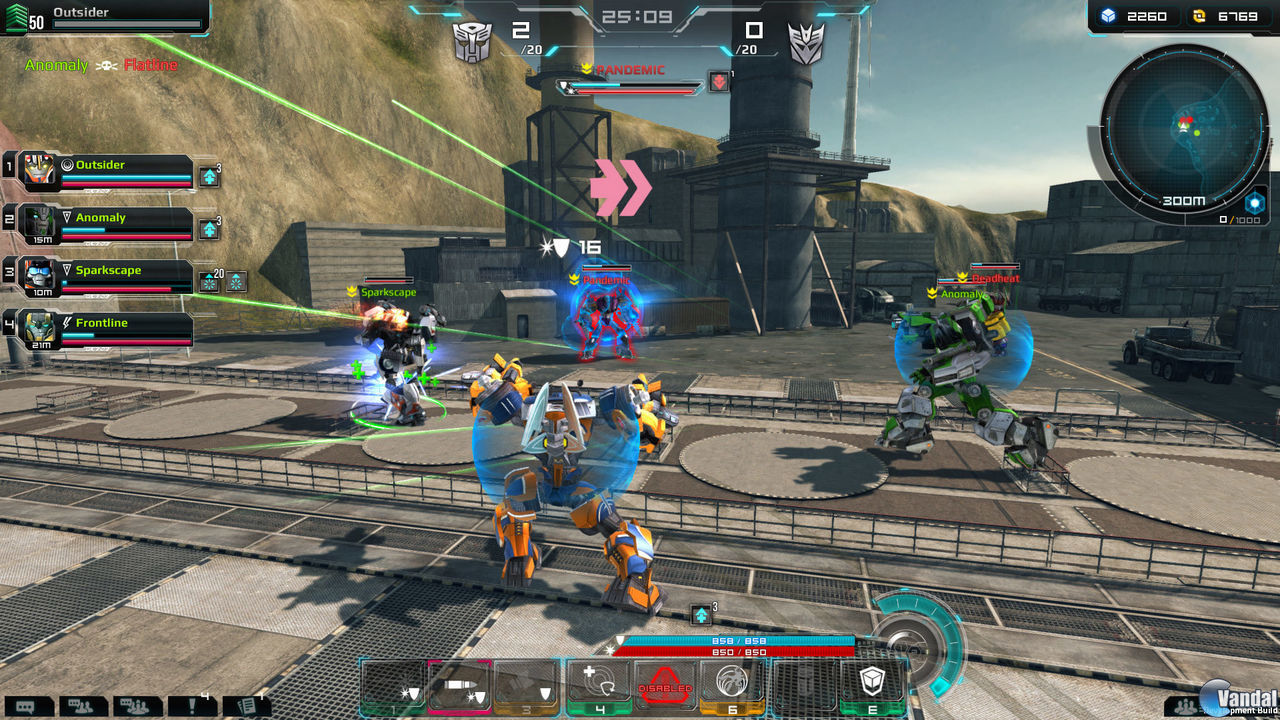
Task: Toggle Sparkscape's upgrade arrow indicator
Action: coord(210,280)
